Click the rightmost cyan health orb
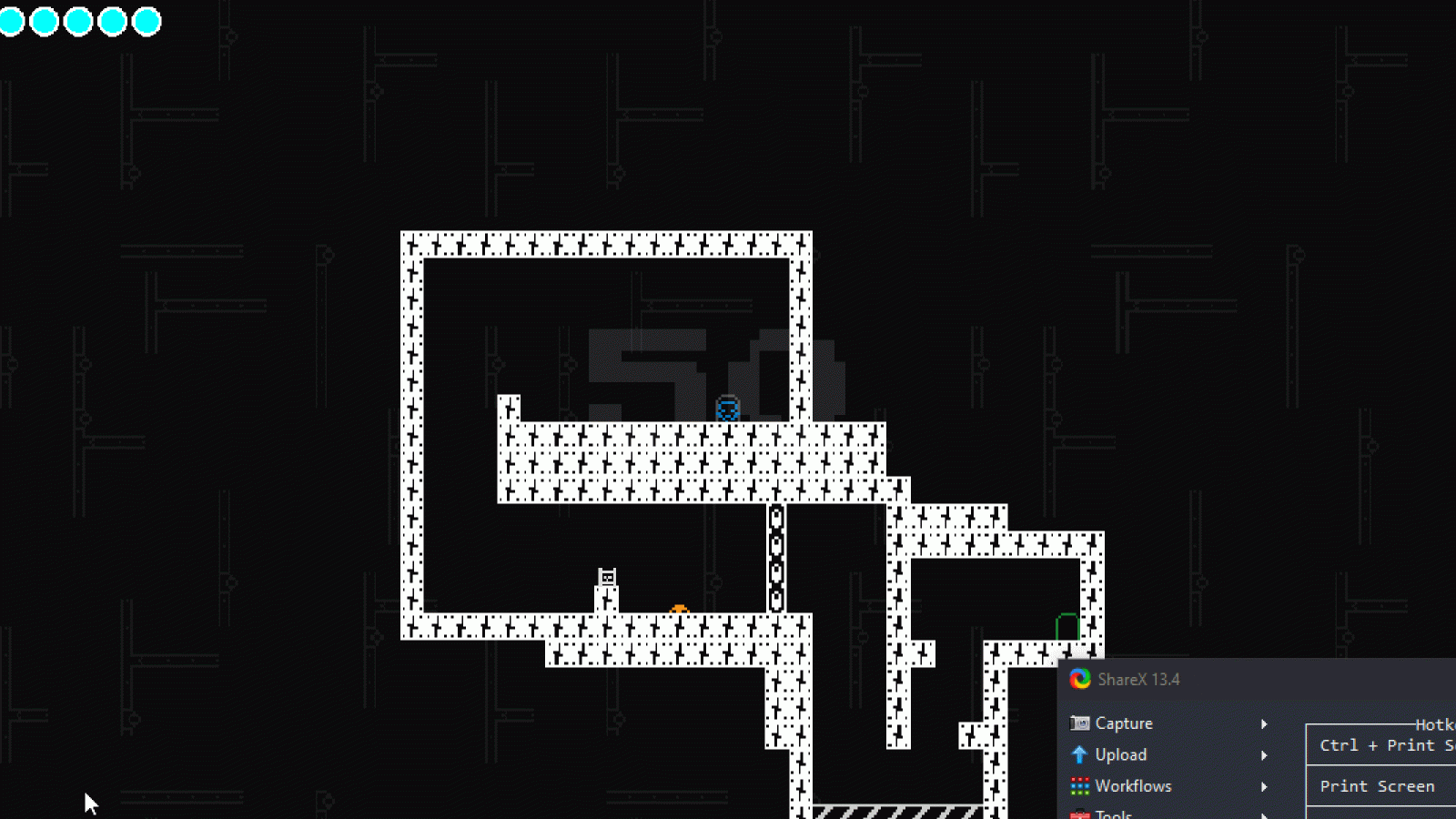Screen dimensions: 1456x819 pyautogui.click(x=146, y=20)
